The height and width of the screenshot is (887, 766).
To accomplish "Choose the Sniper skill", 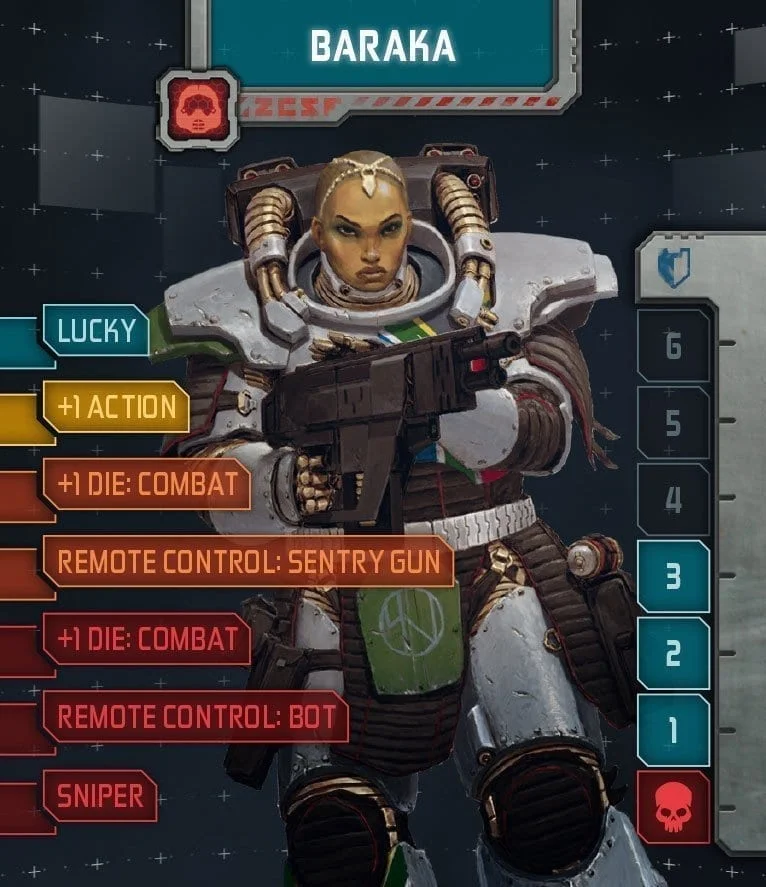I will coord(100,796).
